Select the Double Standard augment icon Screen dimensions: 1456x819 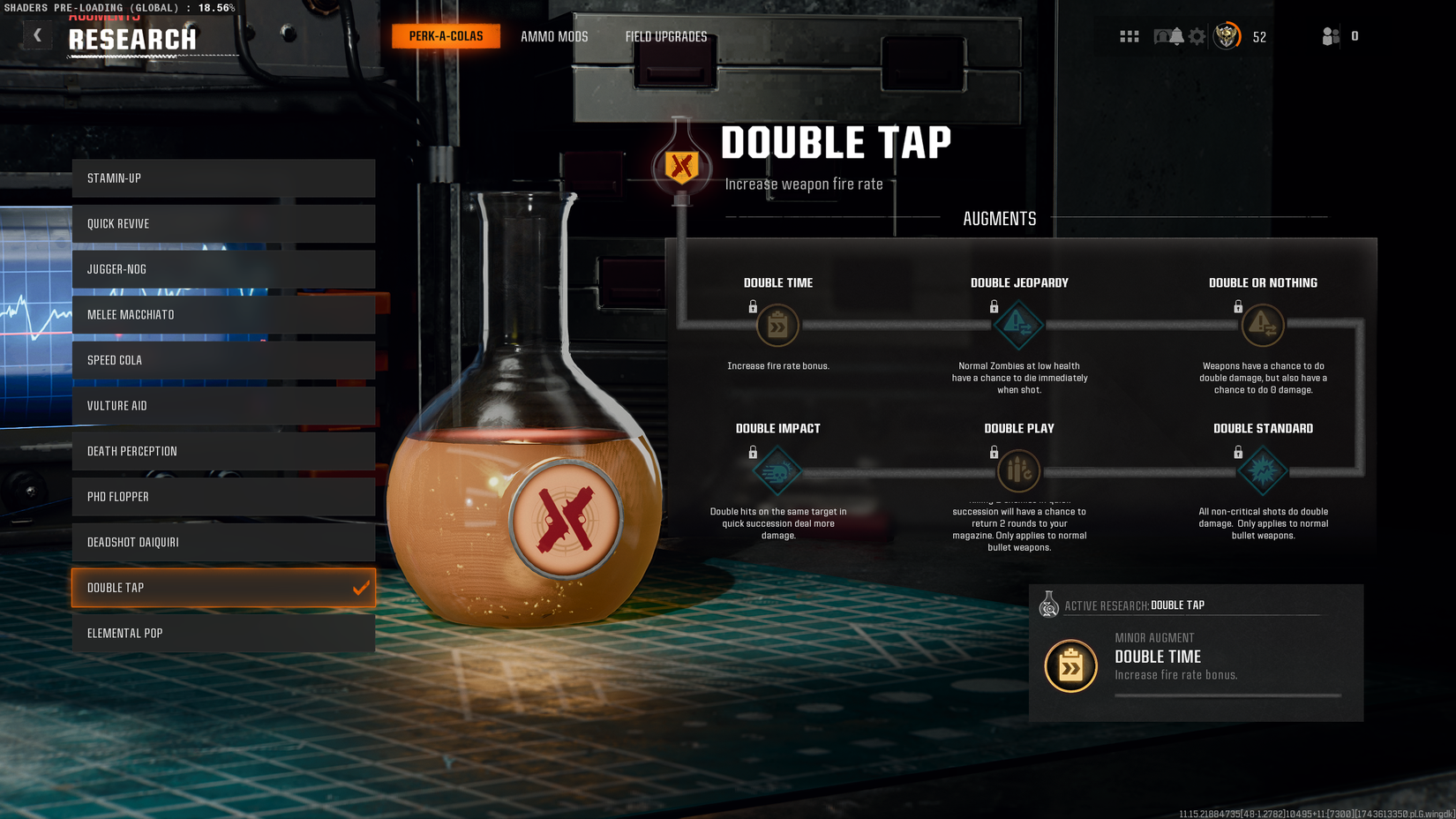(1262, 470)
